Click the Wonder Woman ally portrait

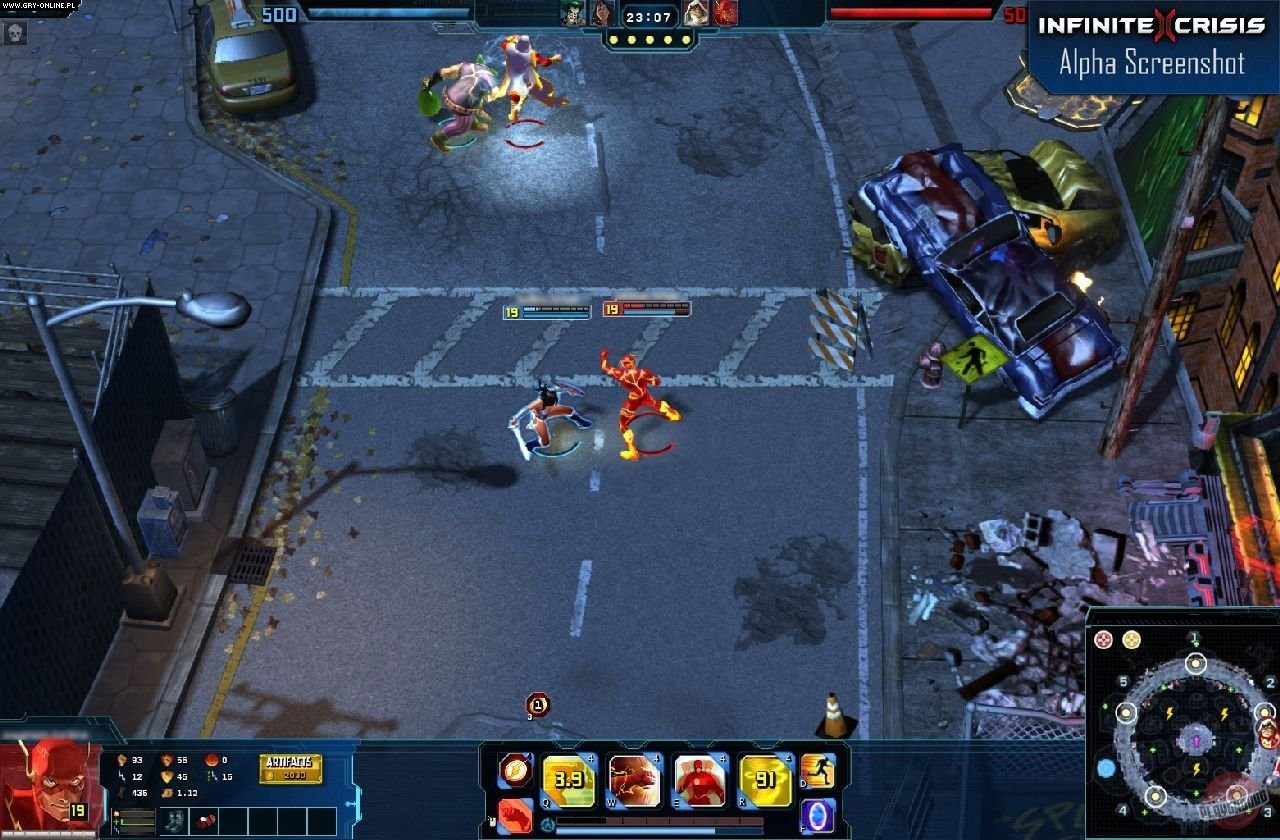tap(602, 12)
